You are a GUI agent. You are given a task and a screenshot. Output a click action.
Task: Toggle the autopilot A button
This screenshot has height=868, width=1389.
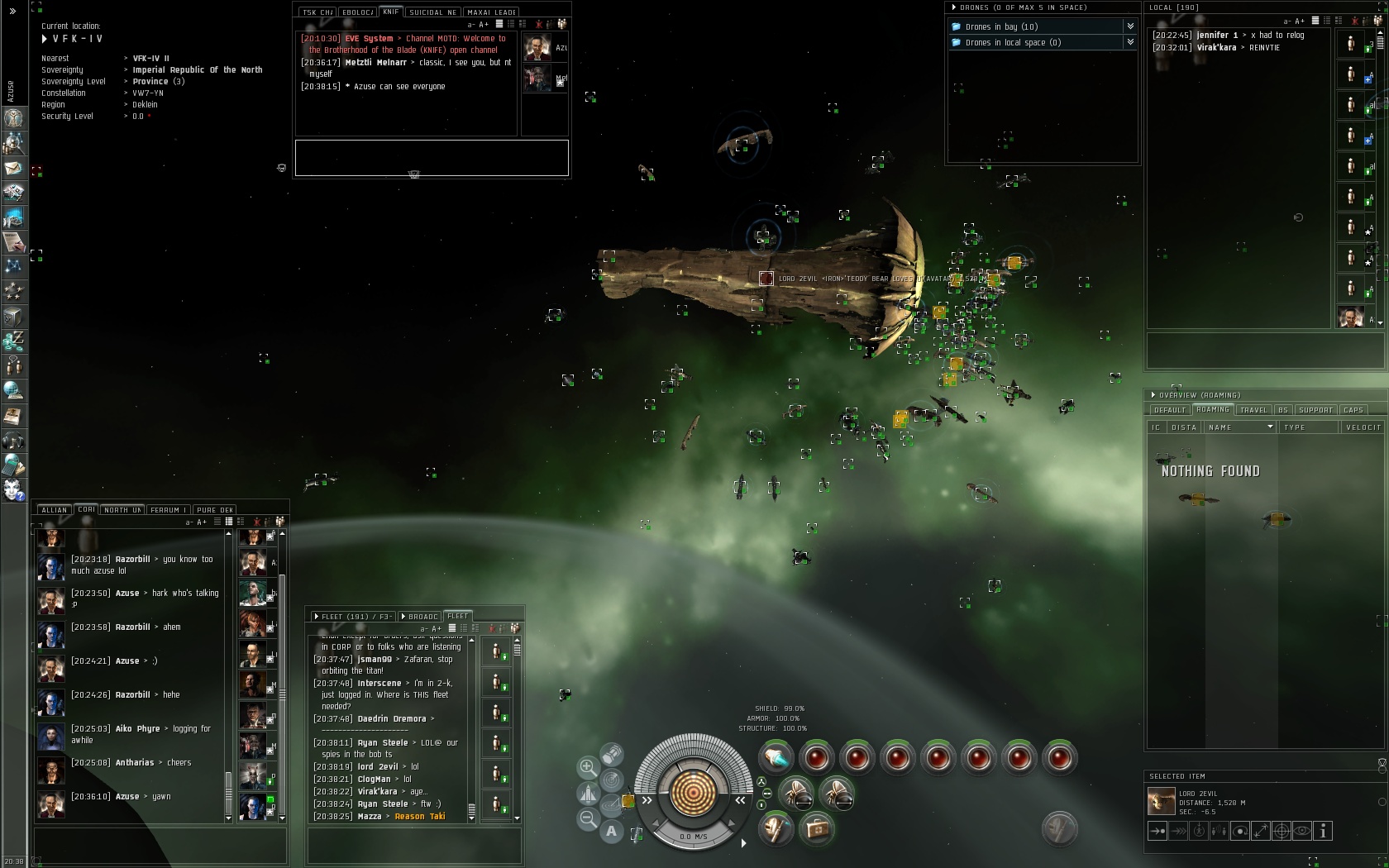[611, 831]
